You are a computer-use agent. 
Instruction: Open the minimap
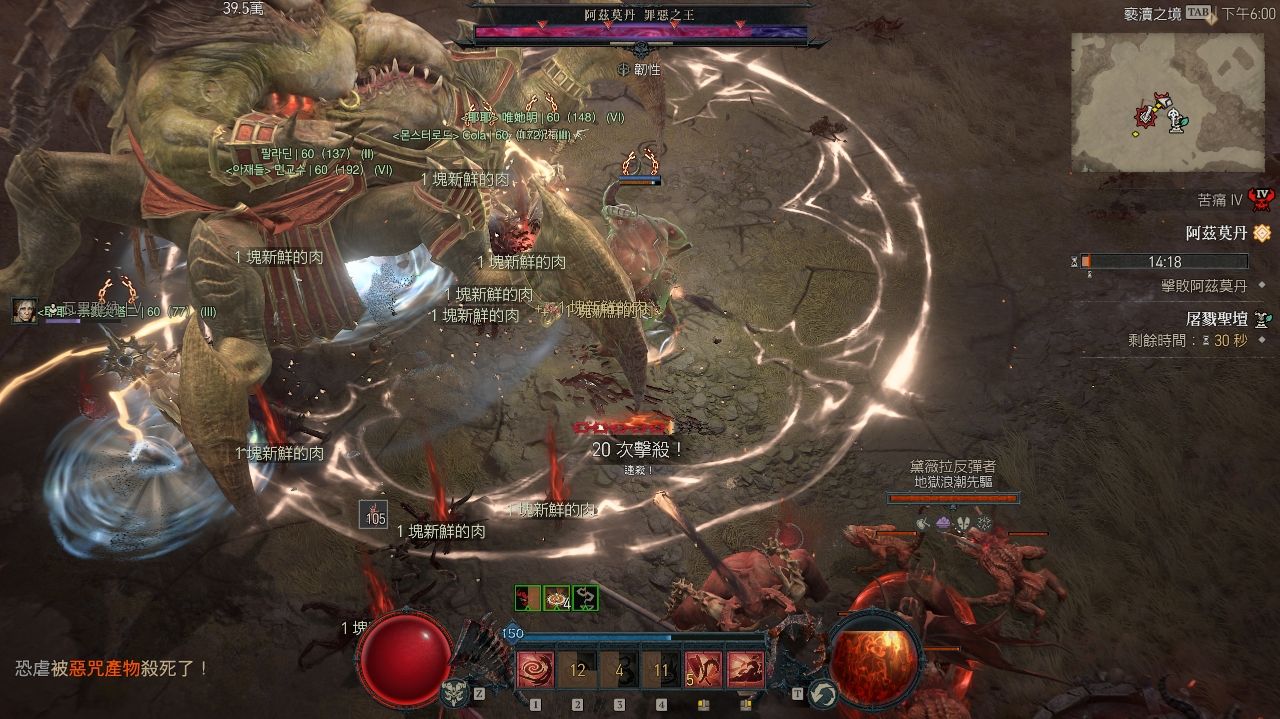coord(1167,102)
